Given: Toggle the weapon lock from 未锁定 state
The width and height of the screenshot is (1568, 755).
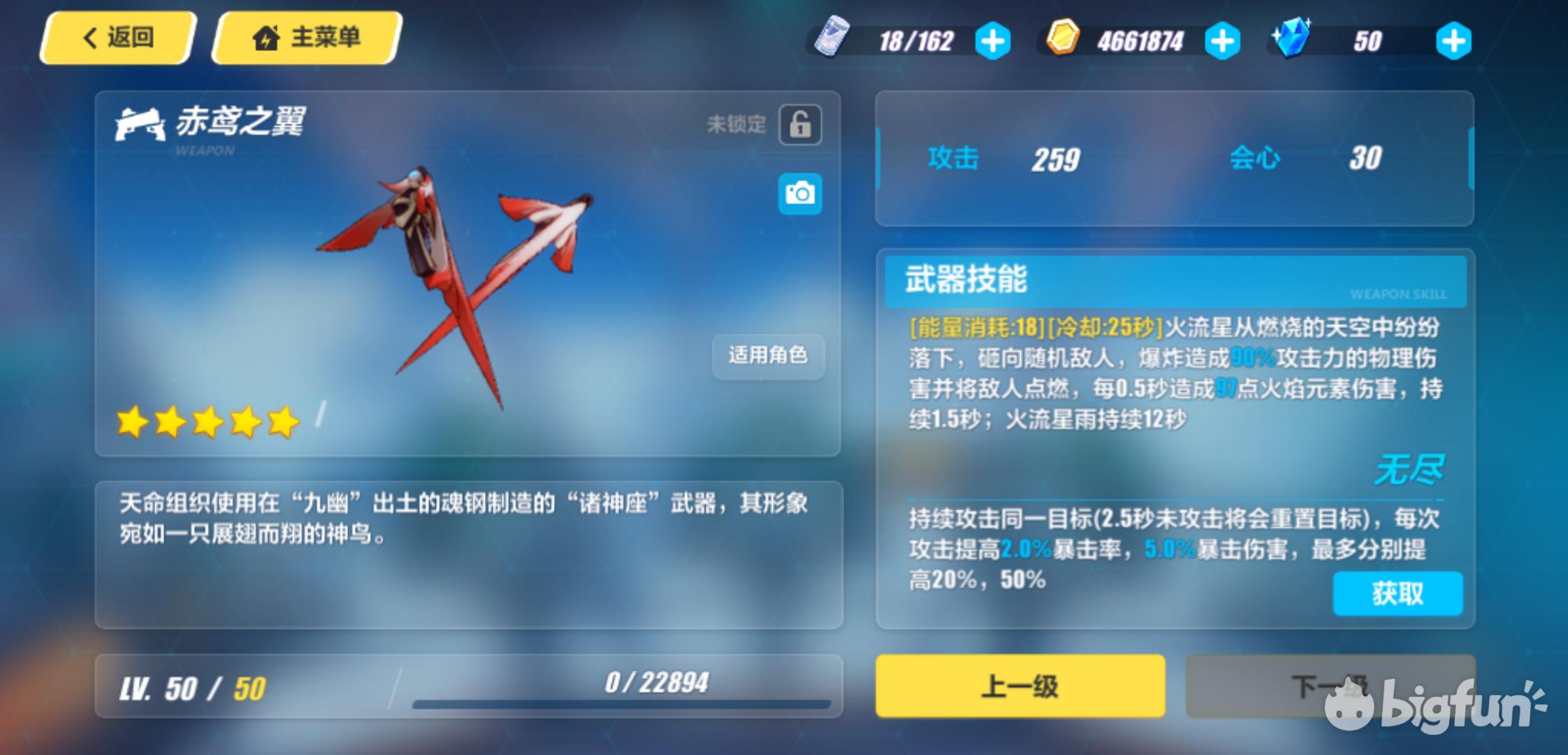Looking at the screenshot, I should click(x=801, y=123).
